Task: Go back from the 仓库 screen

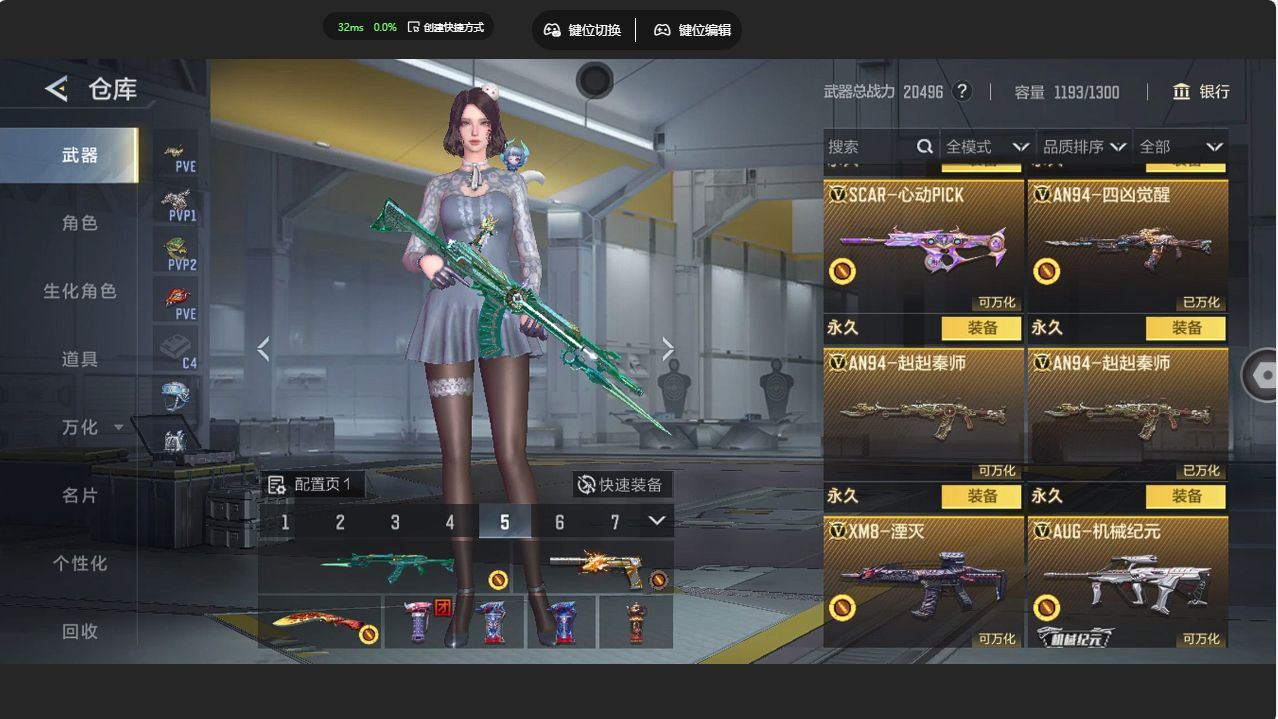Action: click(x=56, y=89)
